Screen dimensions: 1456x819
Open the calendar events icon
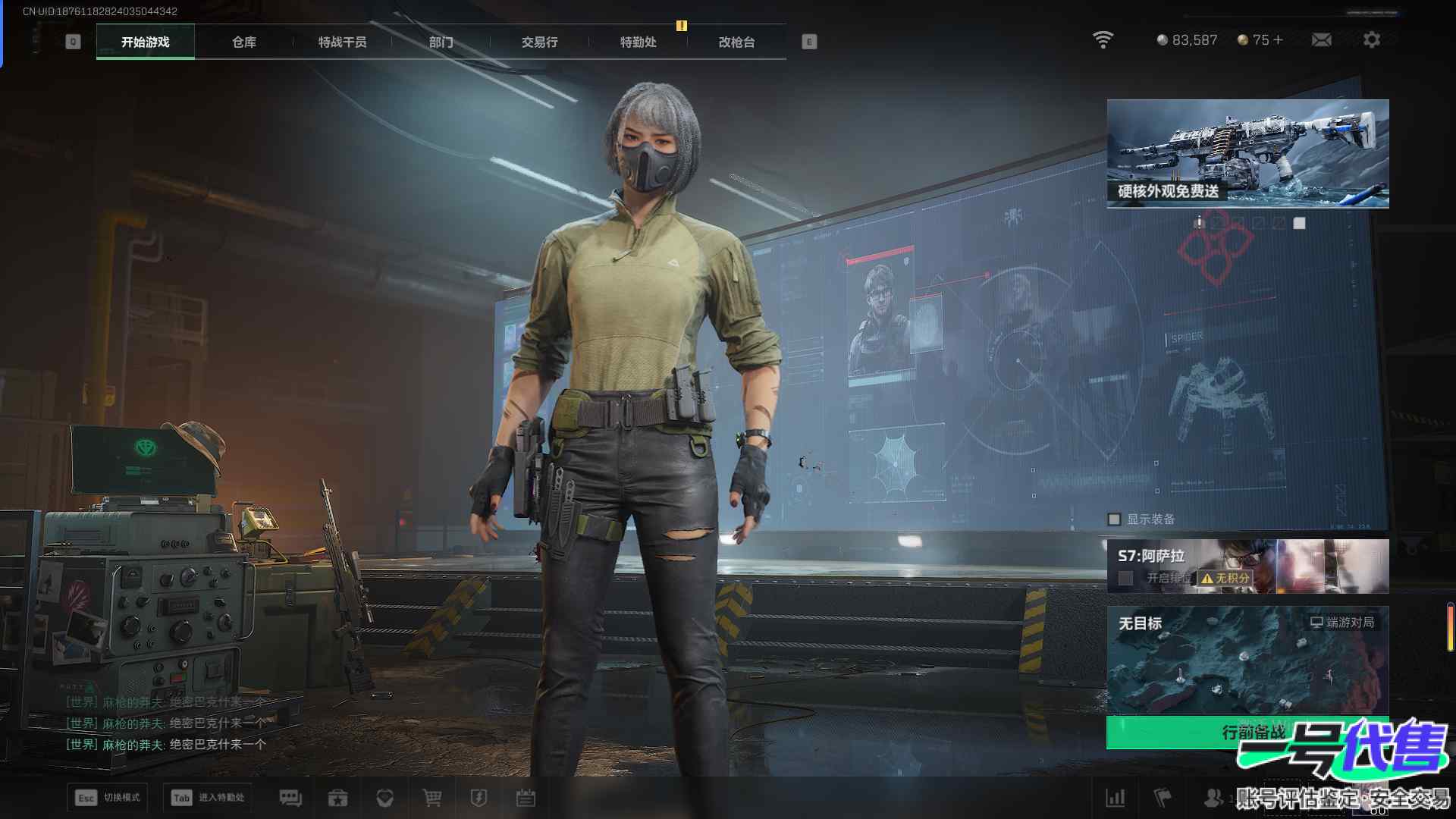click(526, 798)
